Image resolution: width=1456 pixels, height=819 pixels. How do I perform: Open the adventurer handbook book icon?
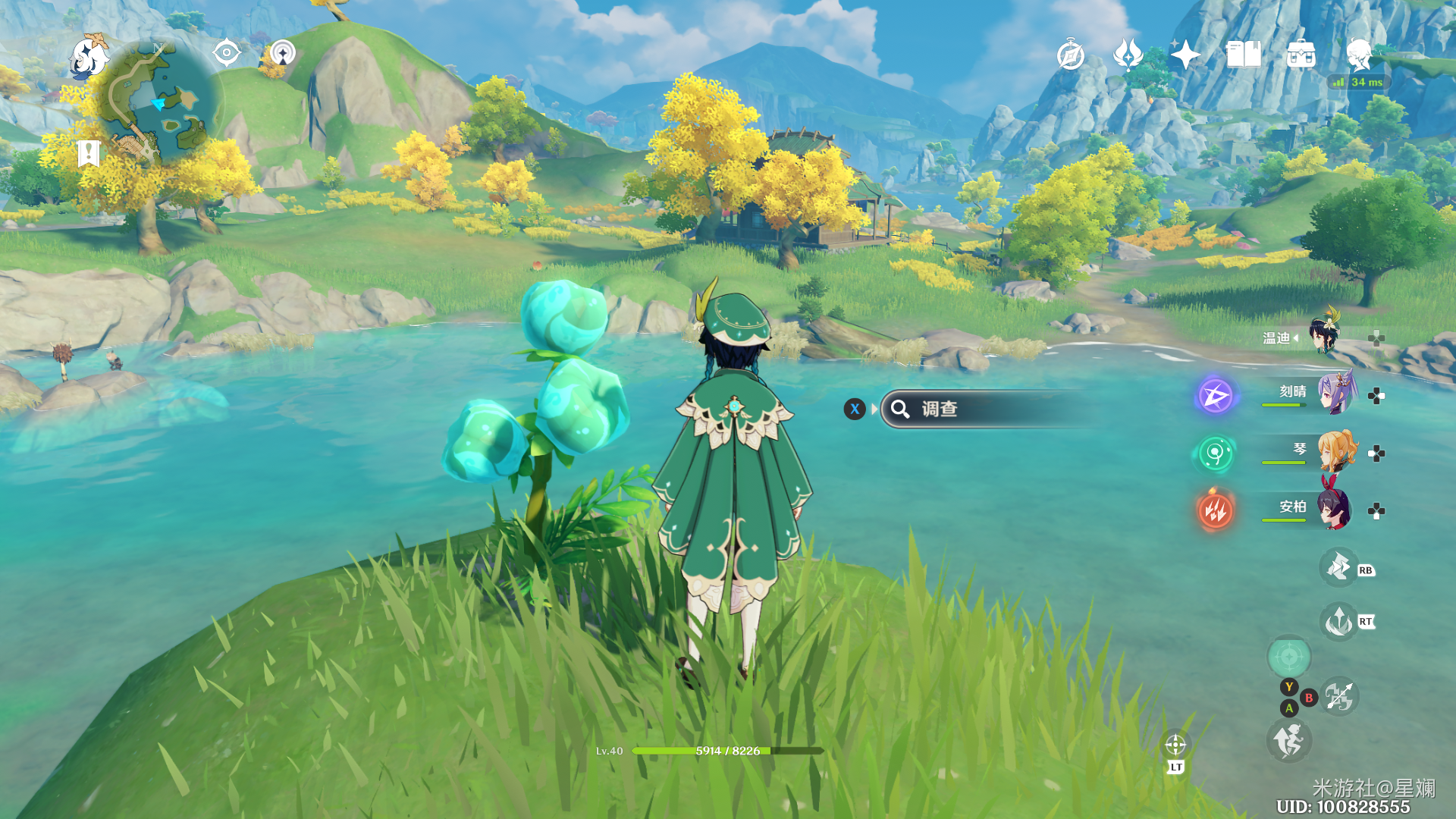(x=1244, y=55)
